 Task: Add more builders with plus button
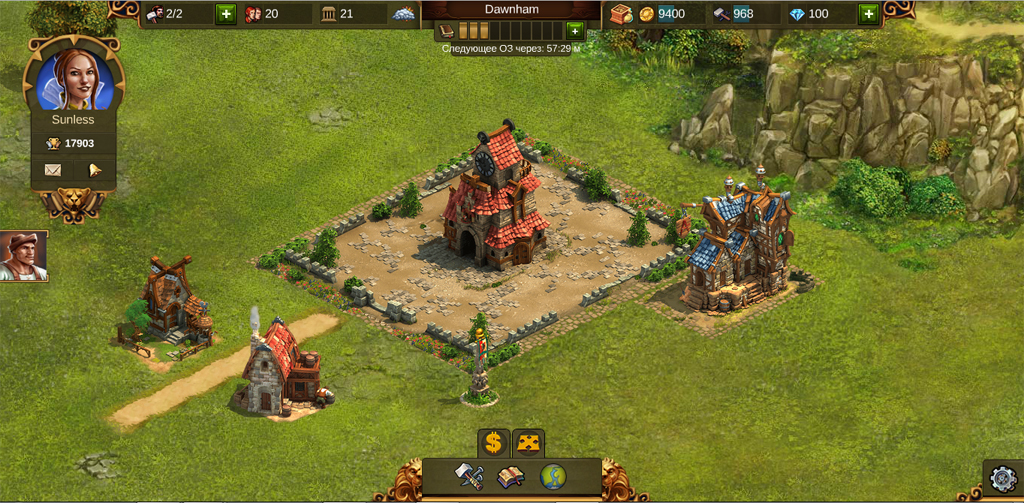pos(225,14)
